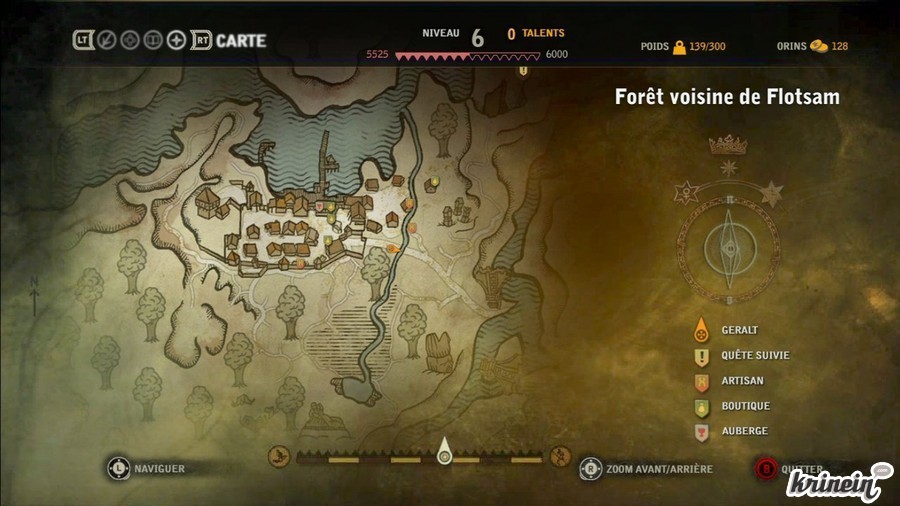
Task: Open the crosshair circle tab icon
Action: (x=130, y=41)
